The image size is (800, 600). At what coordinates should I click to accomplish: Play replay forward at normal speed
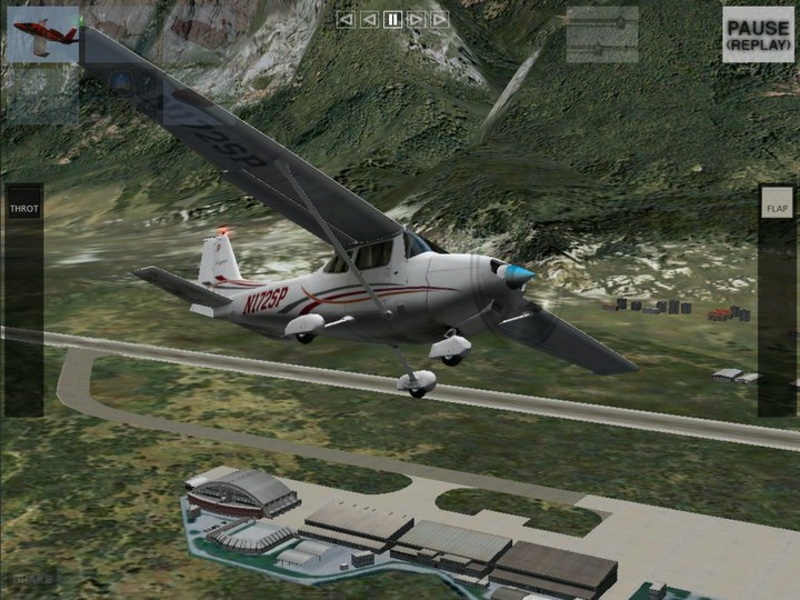[x=417, y=19]
